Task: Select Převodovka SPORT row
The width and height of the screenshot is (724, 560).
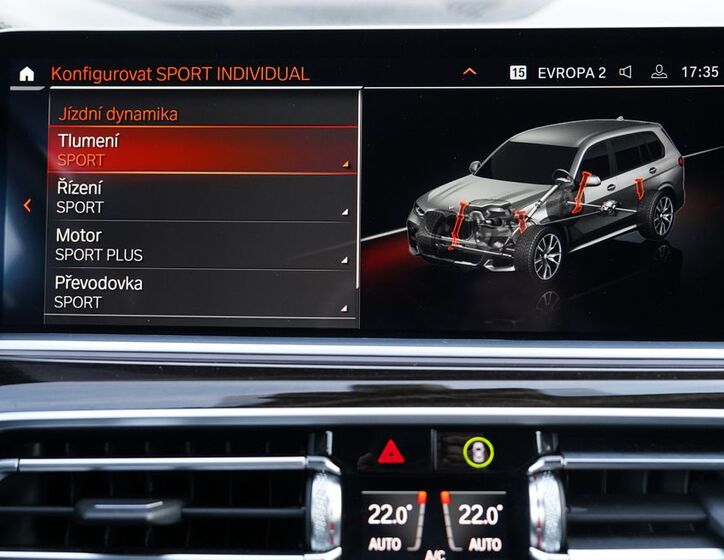Action: (x=202, y=292)
